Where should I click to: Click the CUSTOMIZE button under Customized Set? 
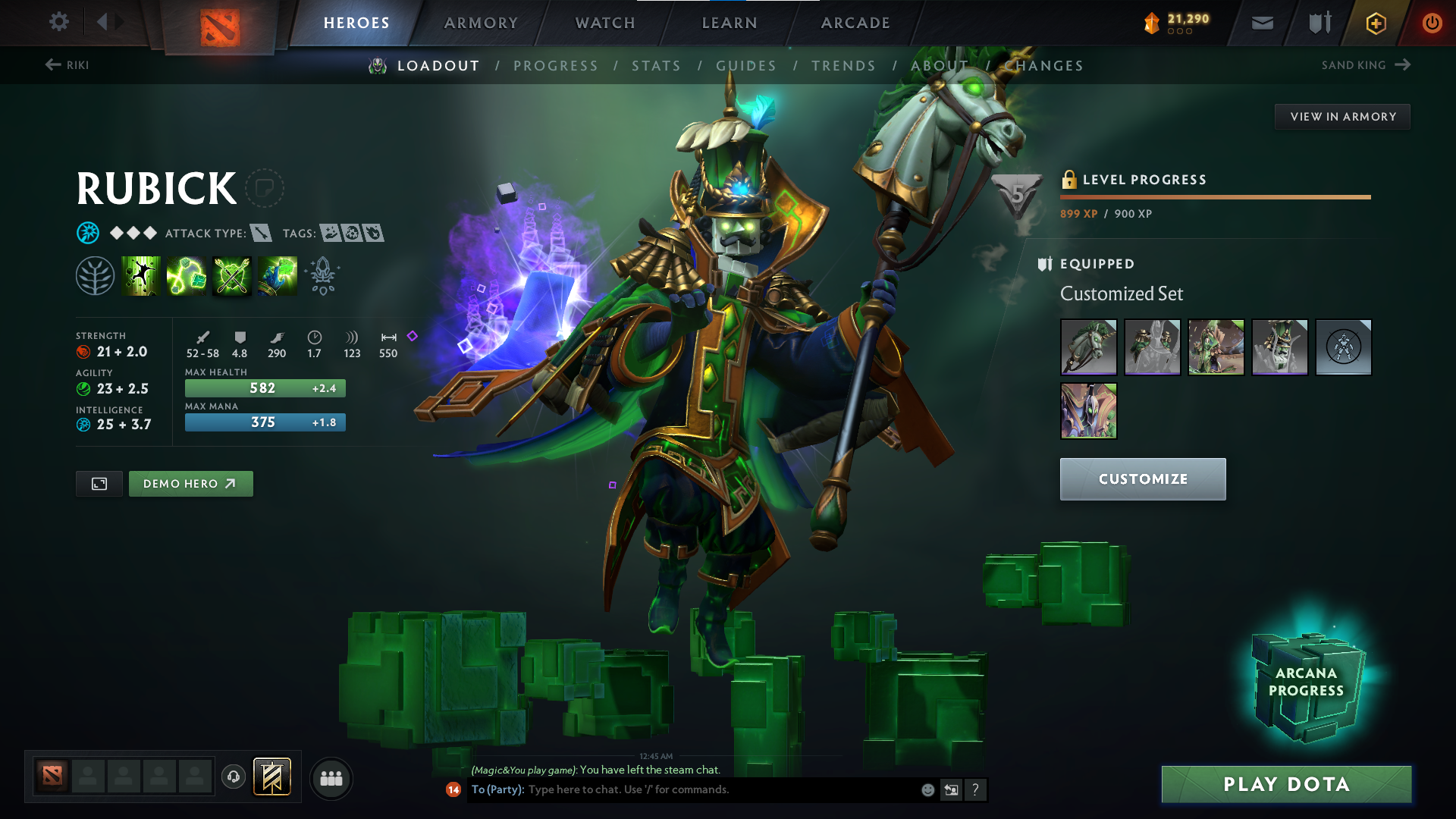pos(1142,479)
